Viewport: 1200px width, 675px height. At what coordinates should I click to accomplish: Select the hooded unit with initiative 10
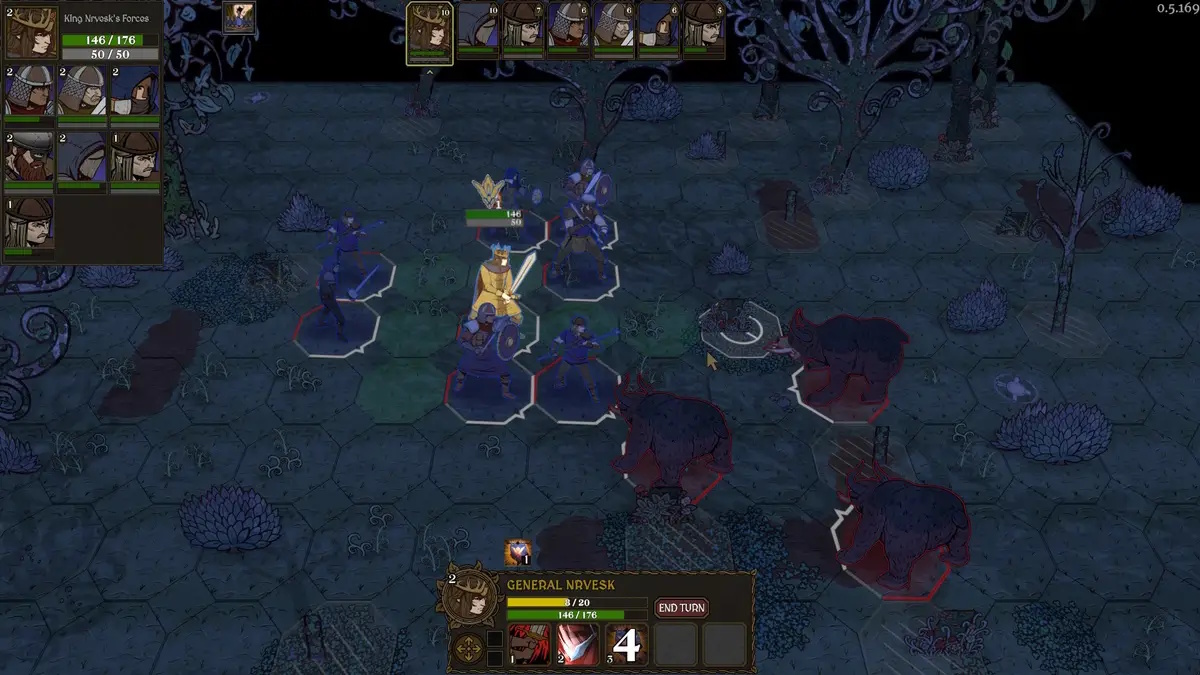pos(479,29)
